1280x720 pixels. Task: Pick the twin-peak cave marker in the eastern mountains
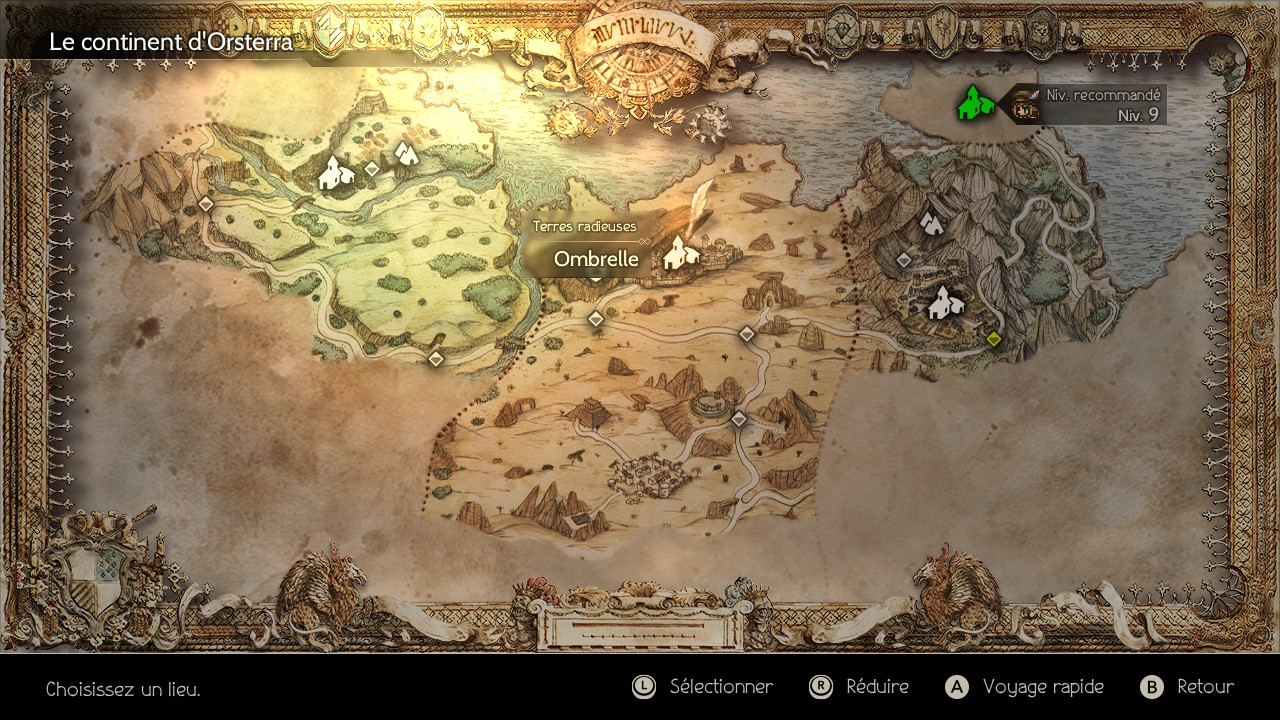(x=932, y=222)
